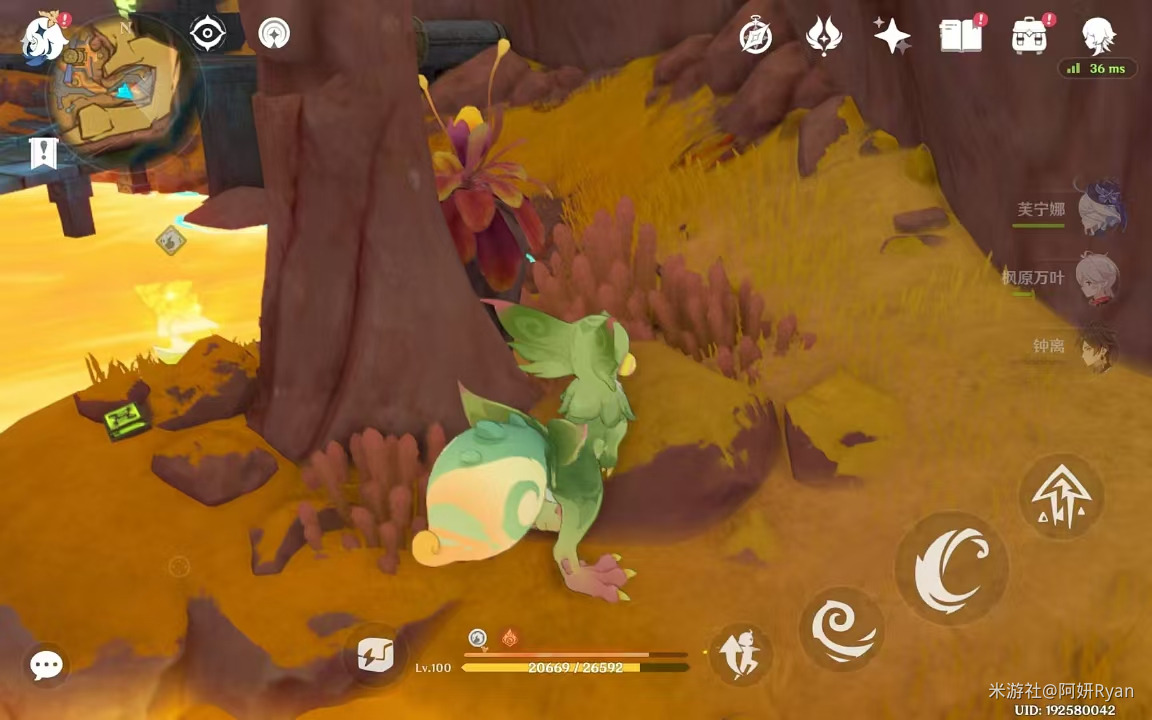The width and height of the screenshot is (1152, 720).
Task: Open the chat speech bubble
Action: pyautogui.click(x=46, y=665)
